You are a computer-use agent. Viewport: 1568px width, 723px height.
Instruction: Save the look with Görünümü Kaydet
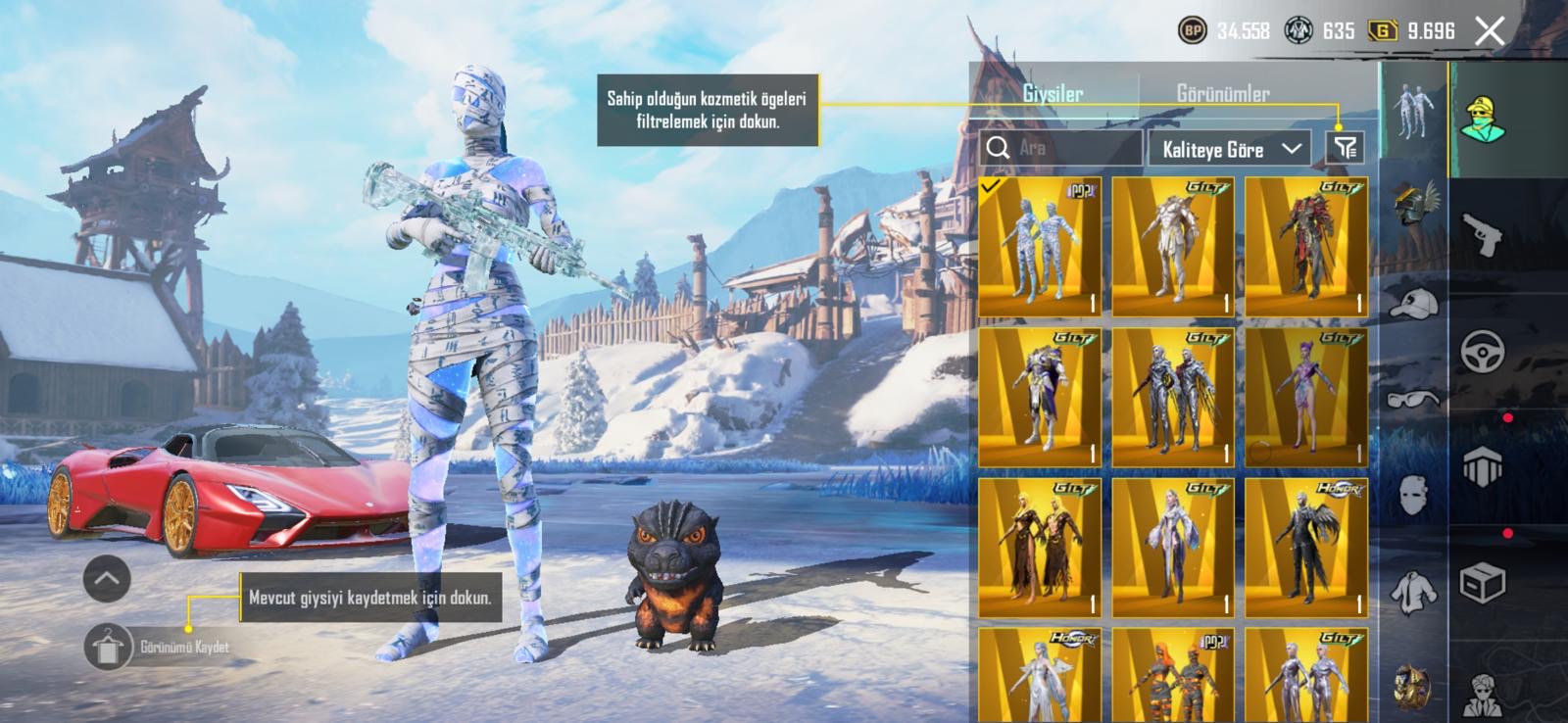click(162, 647)
